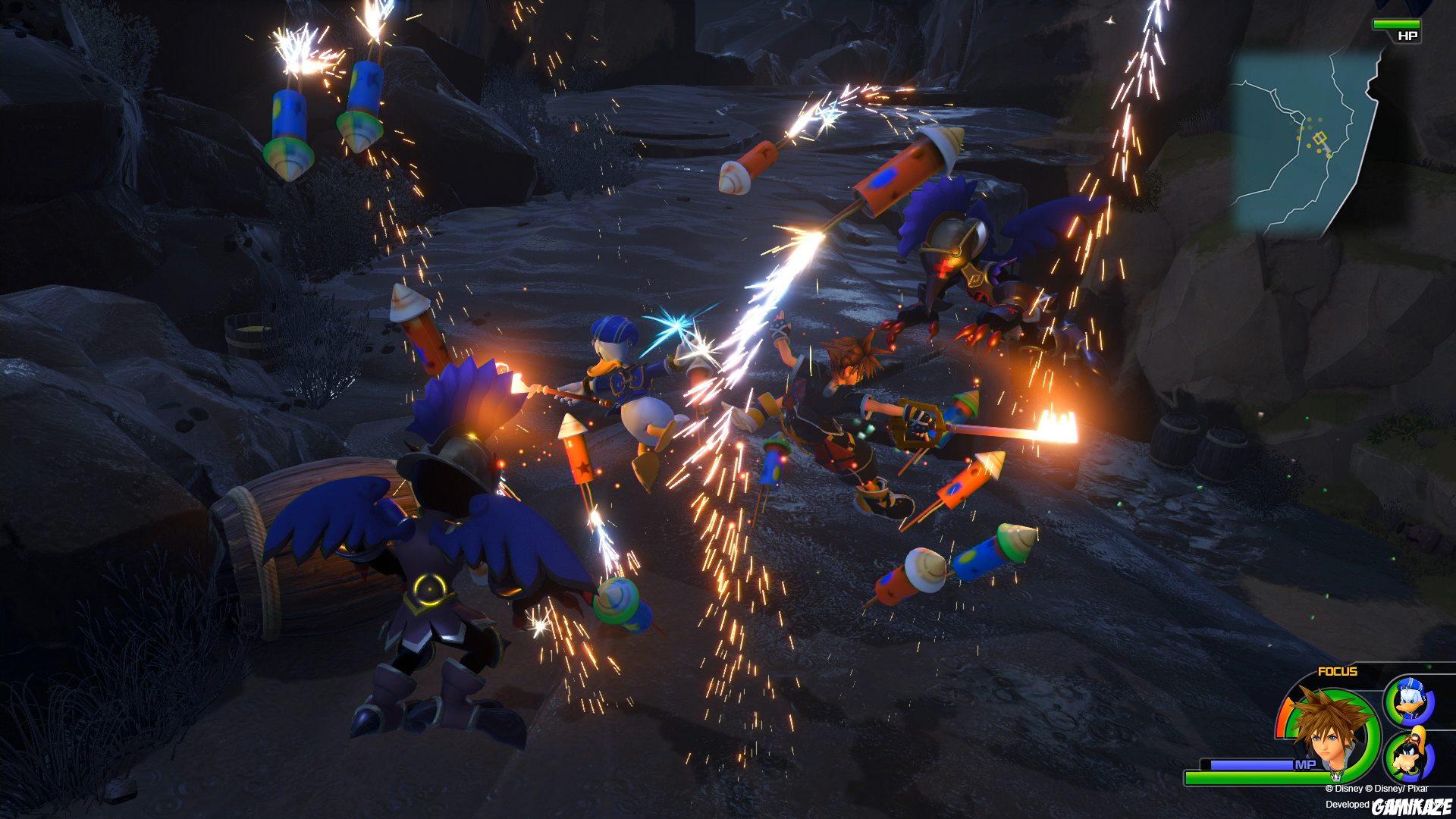Click an enemy dot on the minimap

pos(1310,119)
